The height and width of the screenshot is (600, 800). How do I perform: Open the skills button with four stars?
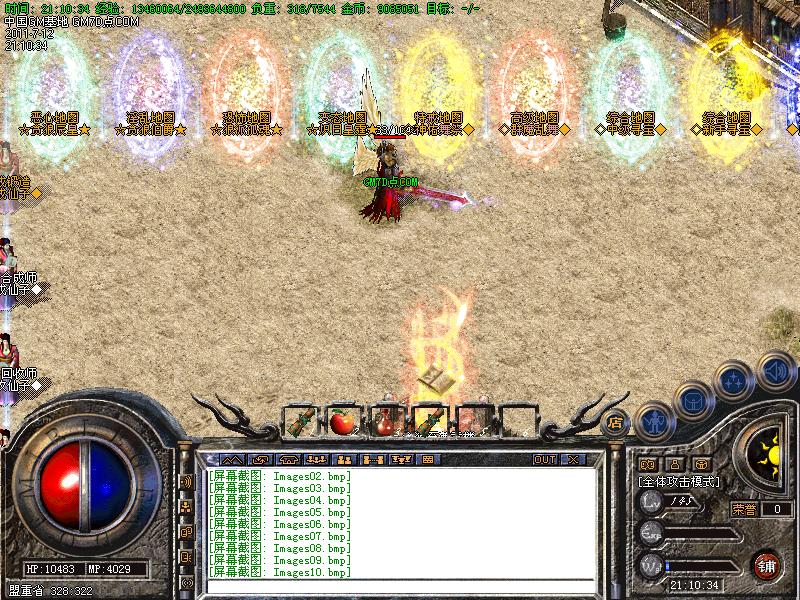pyautogui.click(x=733, y=381)
